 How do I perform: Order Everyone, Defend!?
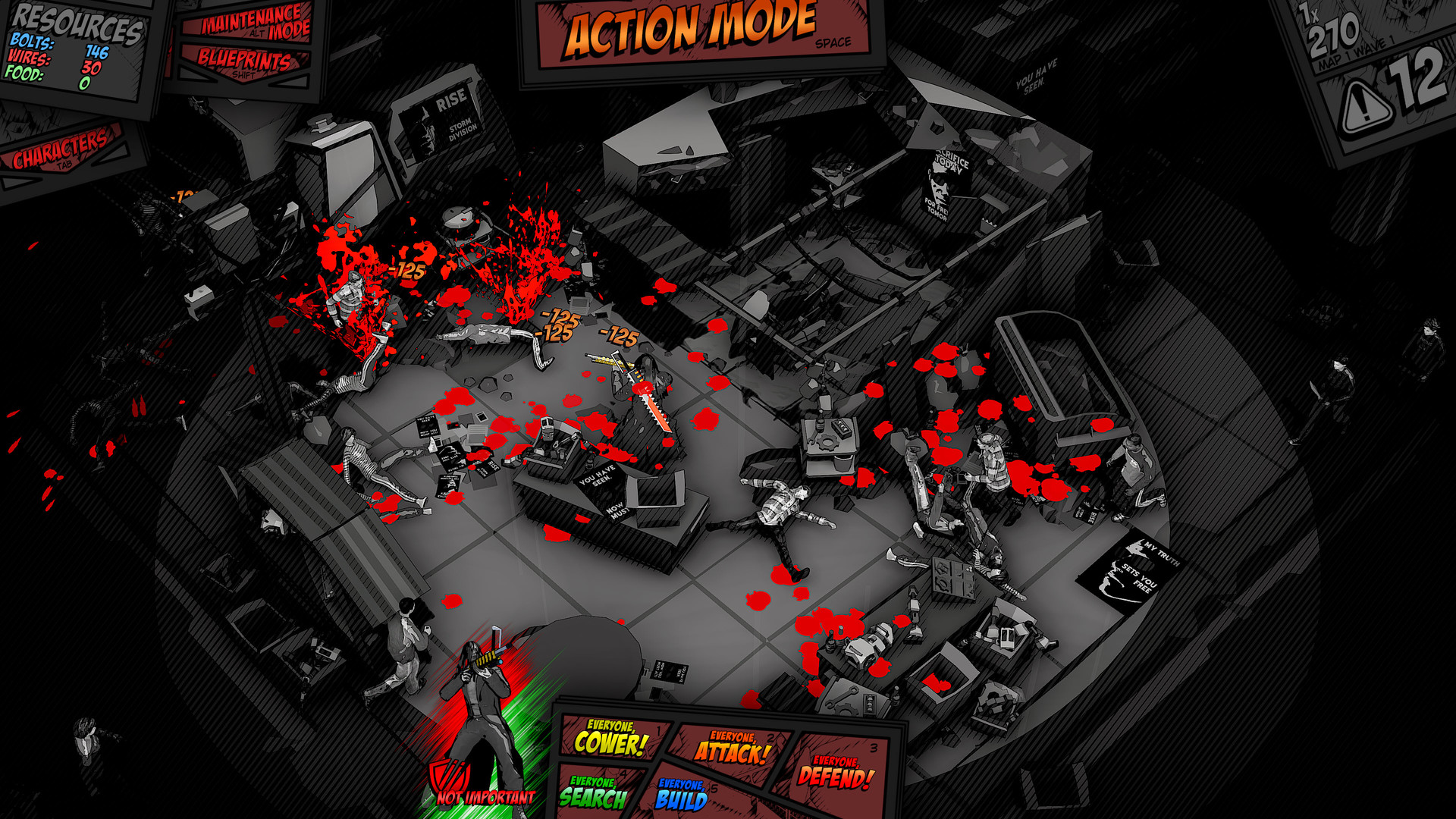pos(835,773)
